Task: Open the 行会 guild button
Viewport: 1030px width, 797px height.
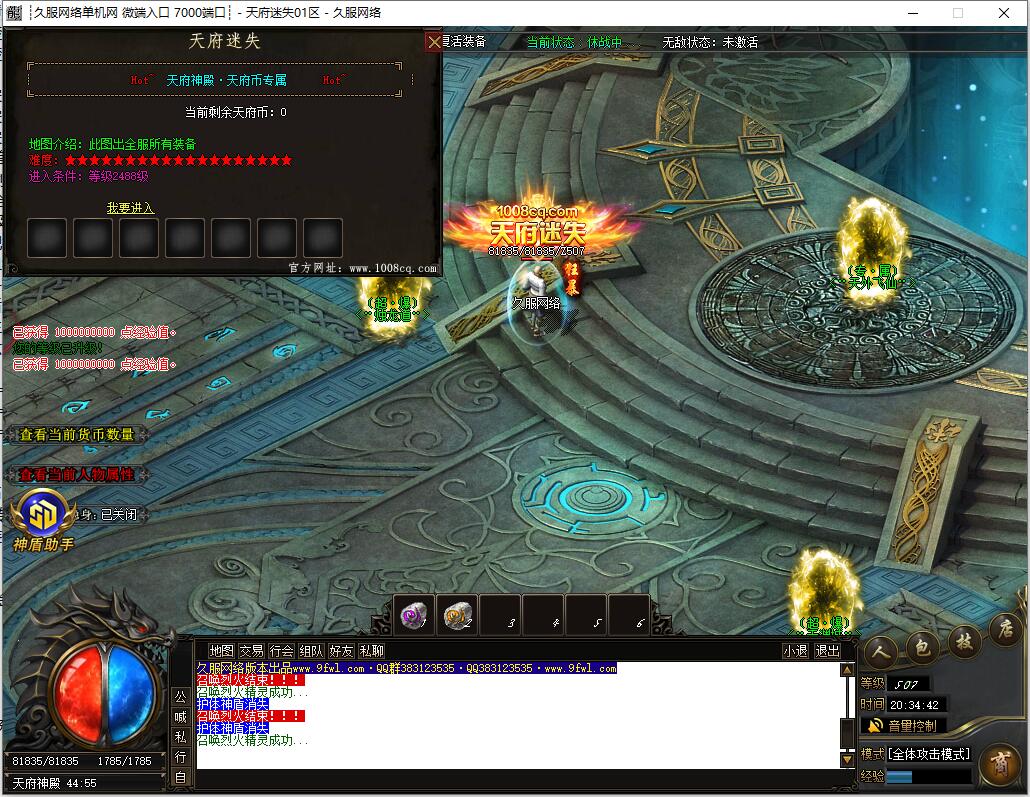Action: (x=281, y=651)
